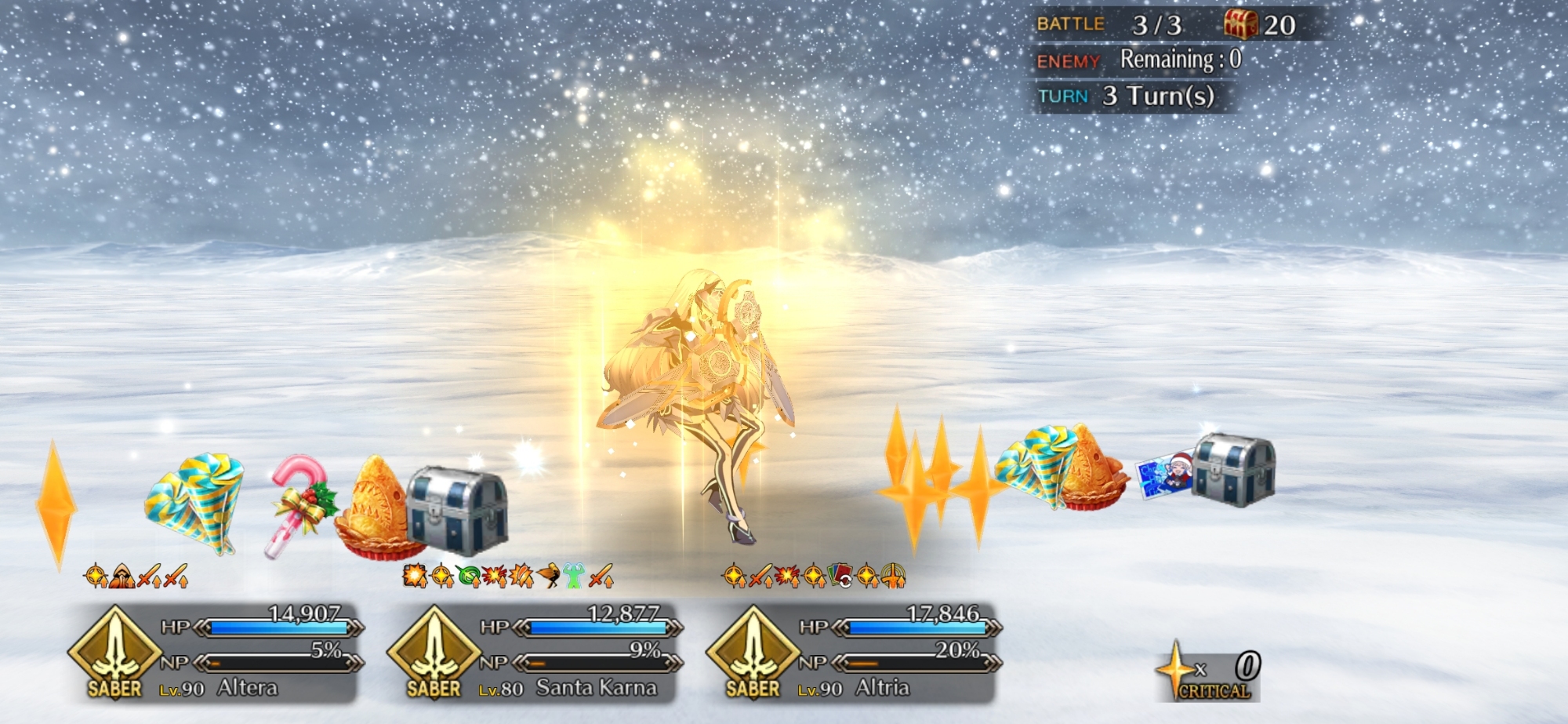Select Santa Karna's servant status panel
This screenshot has height=724, width=1568.
coord(535,653)
